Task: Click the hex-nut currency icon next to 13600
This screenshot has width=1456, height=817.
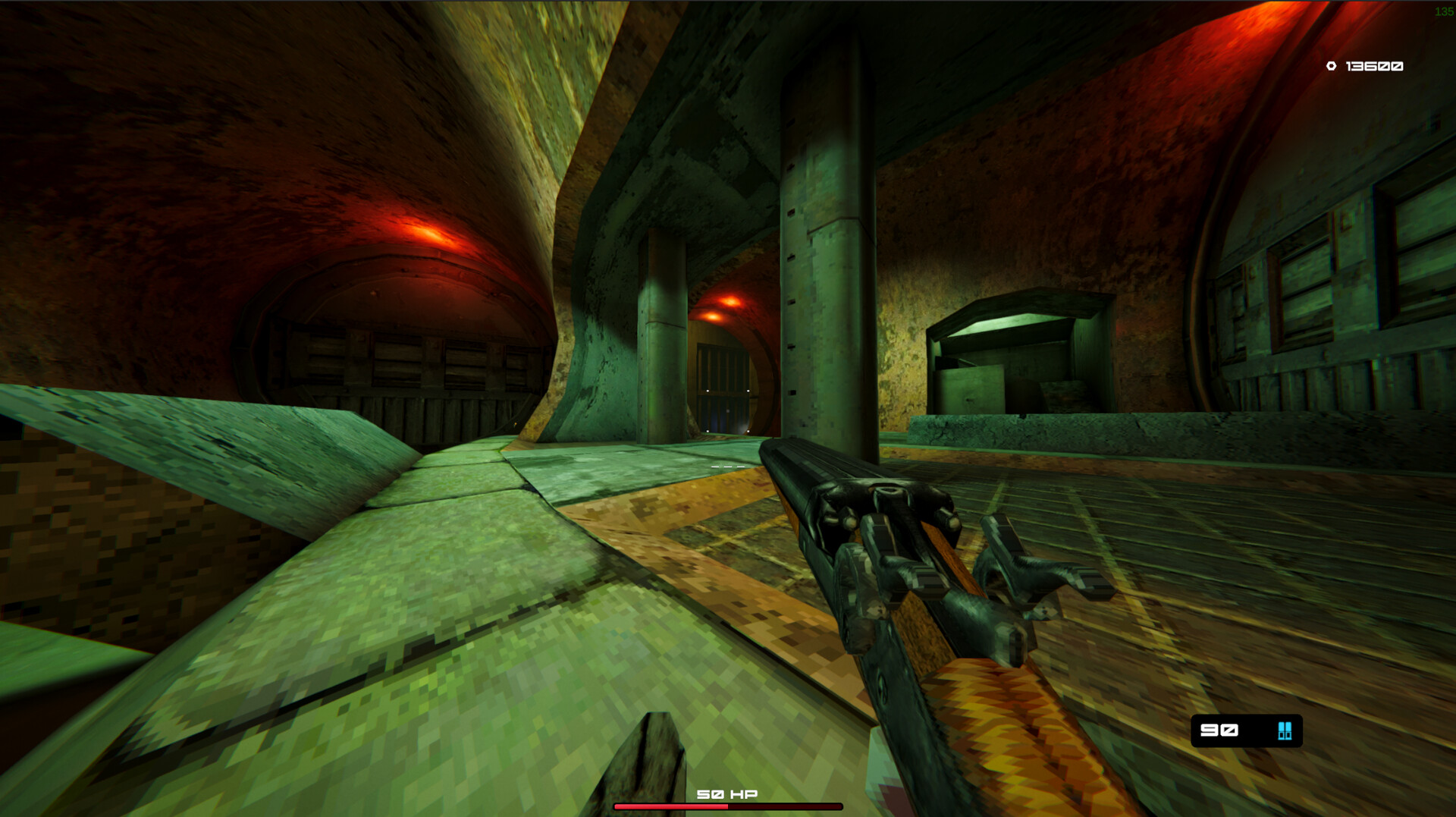Action: pos(1332,66)
